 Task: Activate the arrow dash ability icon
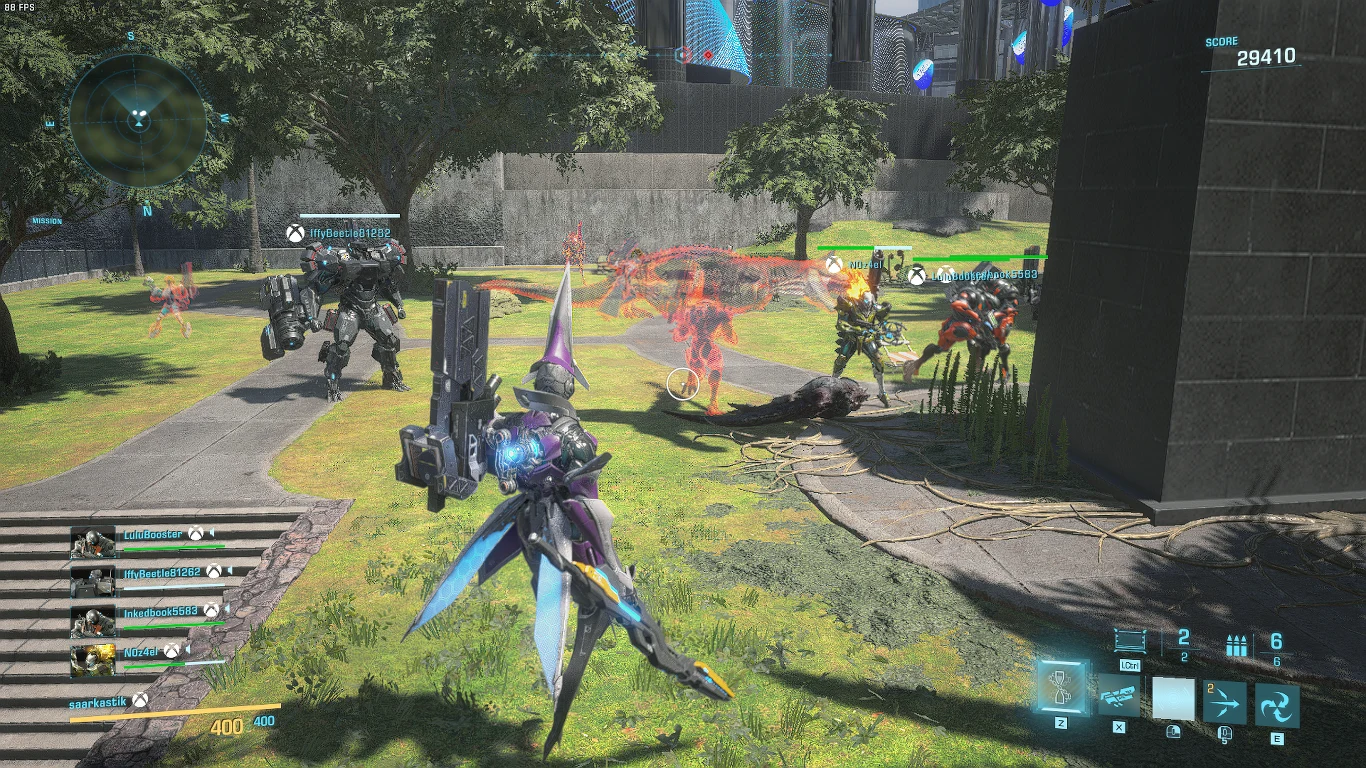(x=1224, y=703)
